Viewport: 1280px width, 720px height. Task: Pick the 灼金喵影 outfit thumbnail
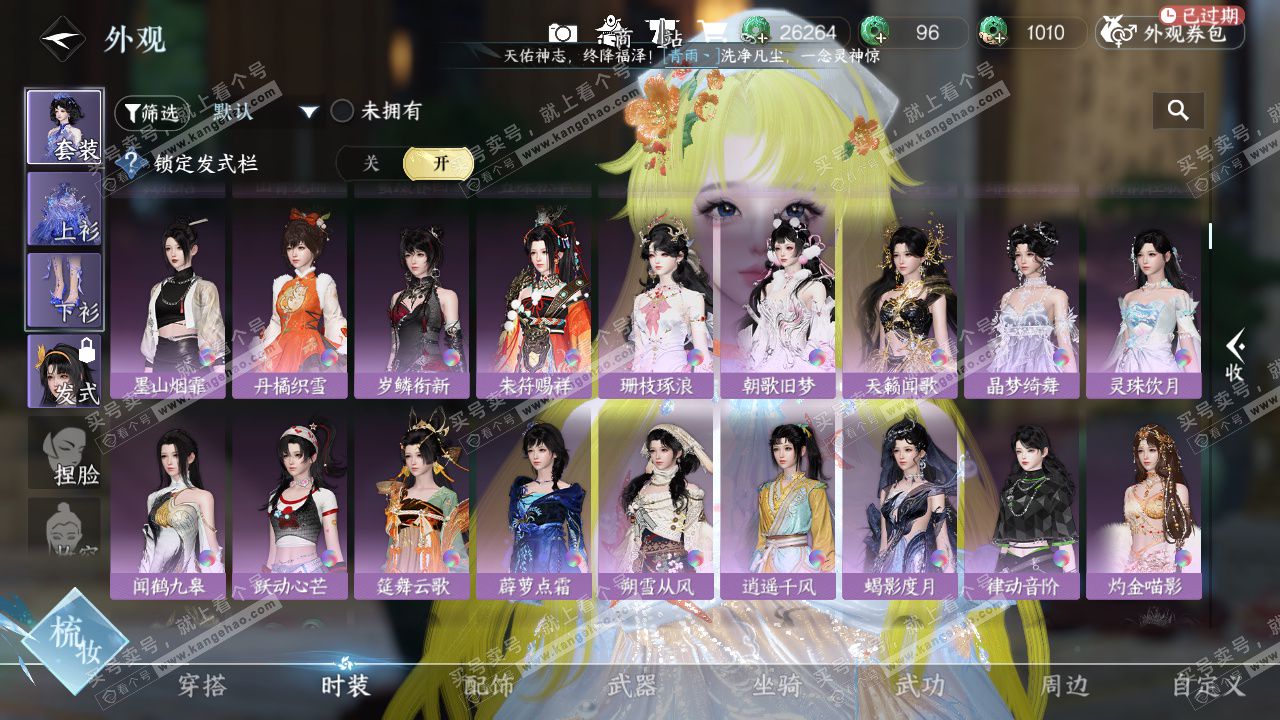point(1144,500)
